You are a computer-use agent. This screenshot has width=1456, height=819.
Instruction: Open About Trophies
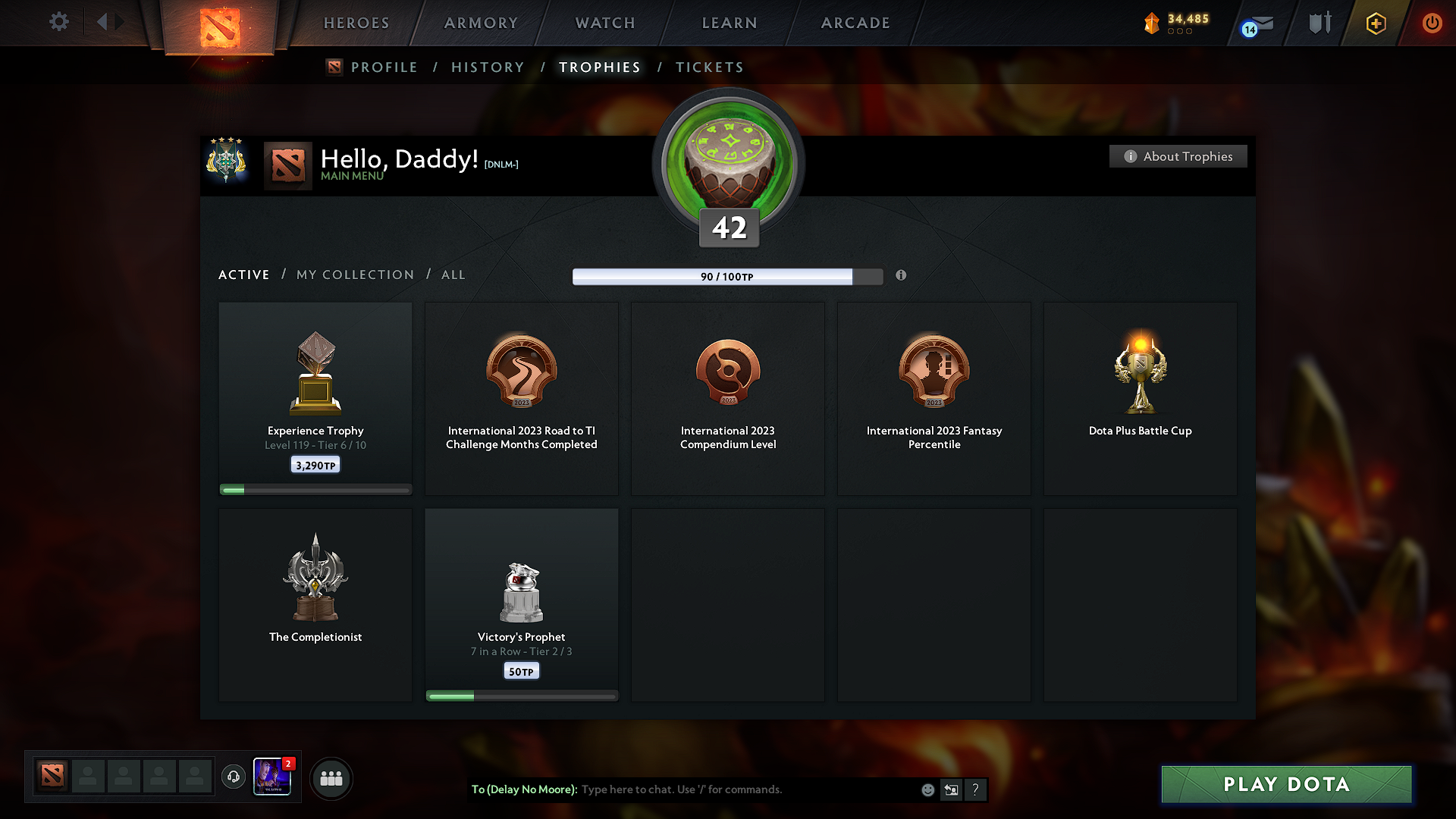point(1178,156)
